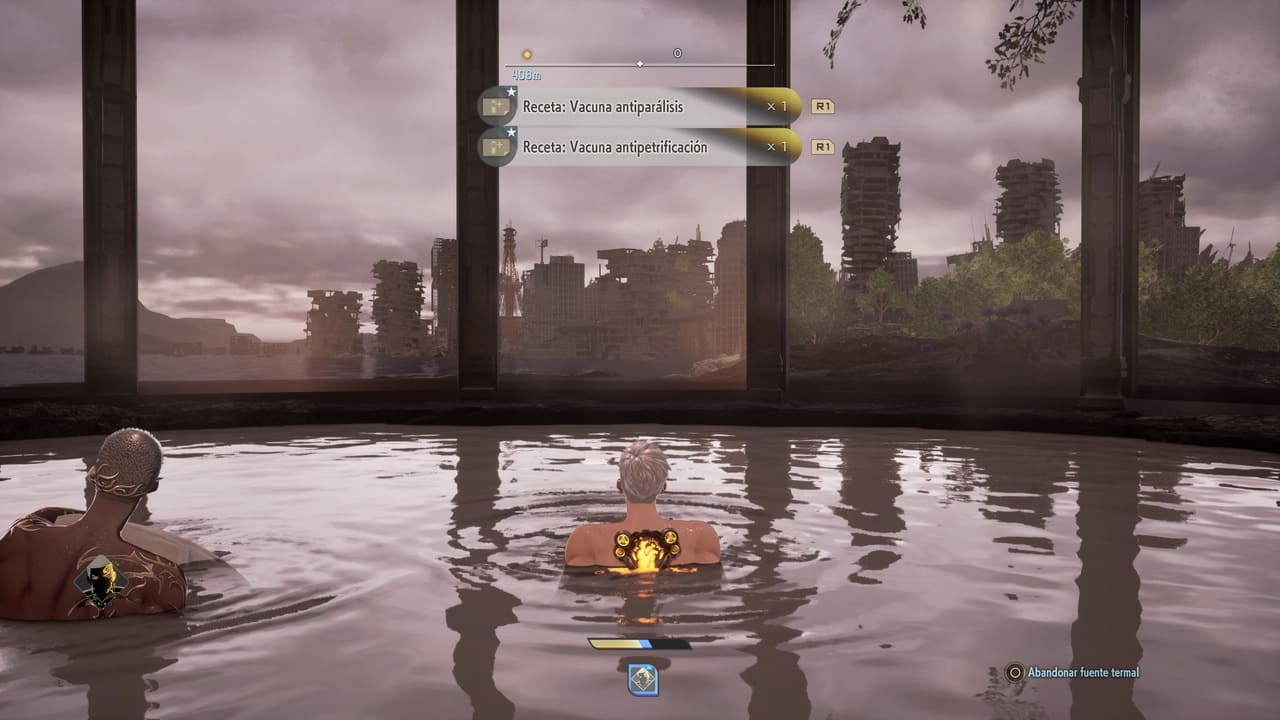Select the Receta: Vacuna antiparálisis notification
This screenshot has height=720, width=1280.
(640, 106)
